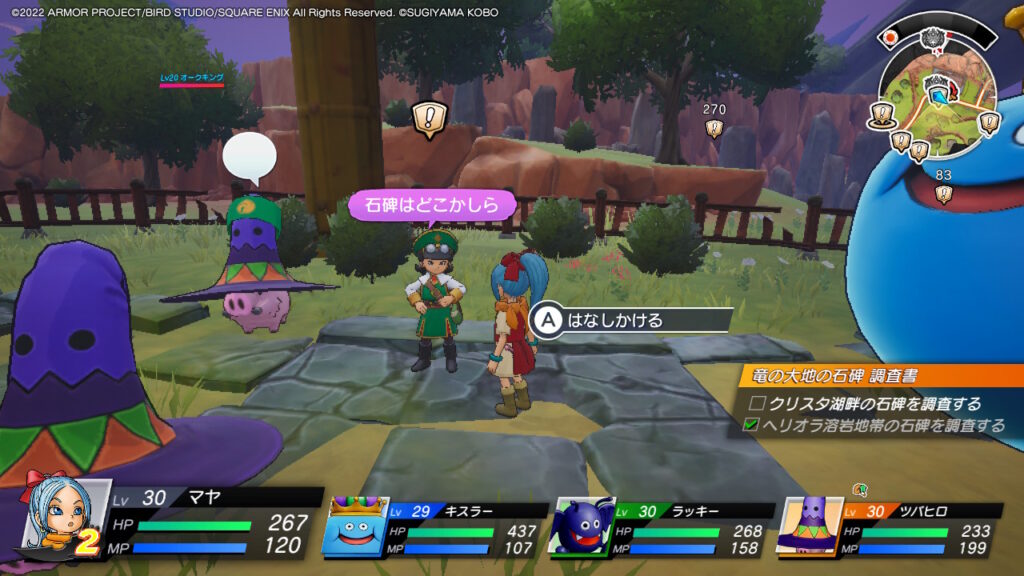Select ツバヒロ's party status panel

(888, 524)
